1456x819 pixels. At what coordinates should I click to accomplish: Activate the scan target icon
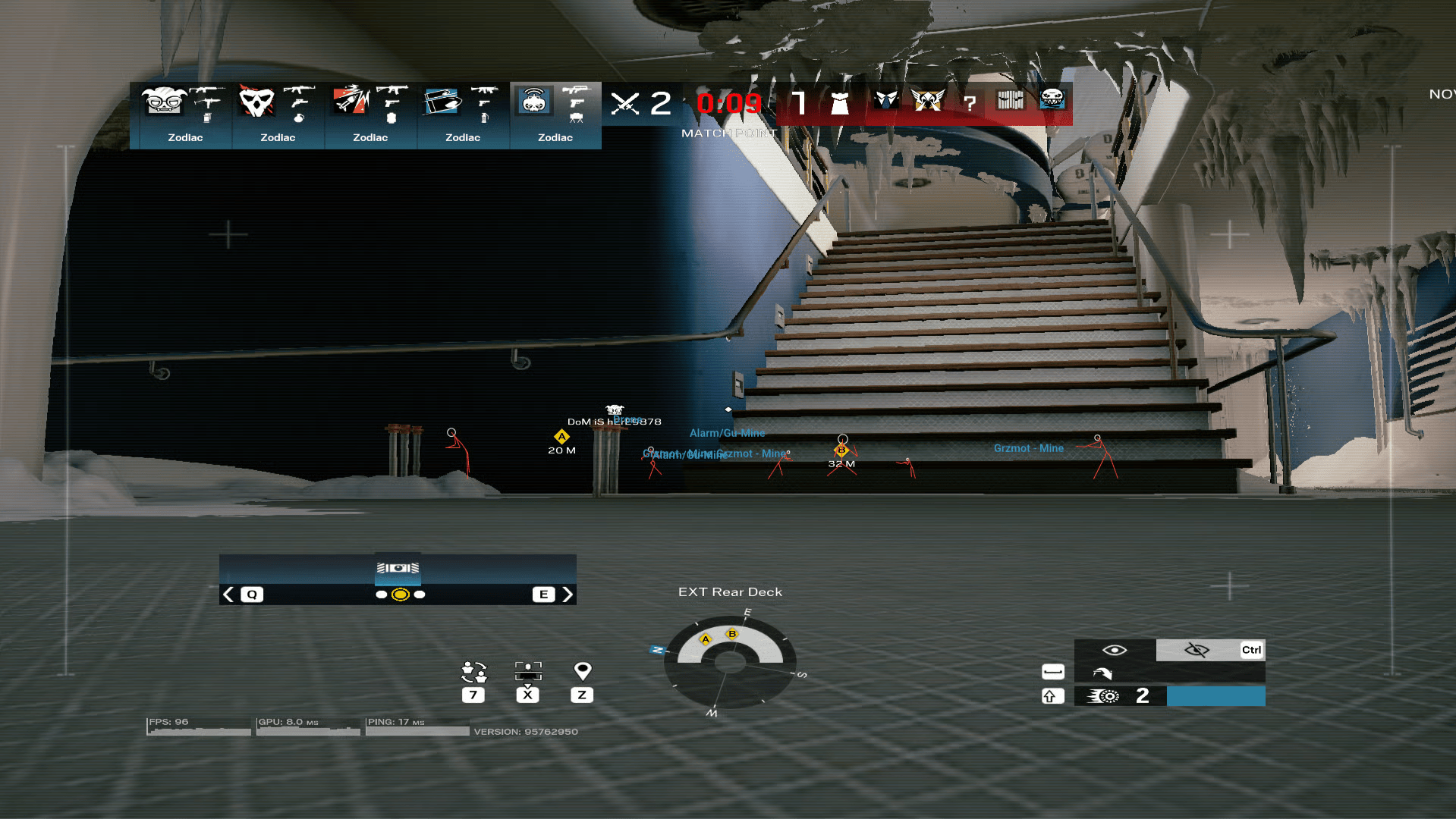click(x=528, y=672)
